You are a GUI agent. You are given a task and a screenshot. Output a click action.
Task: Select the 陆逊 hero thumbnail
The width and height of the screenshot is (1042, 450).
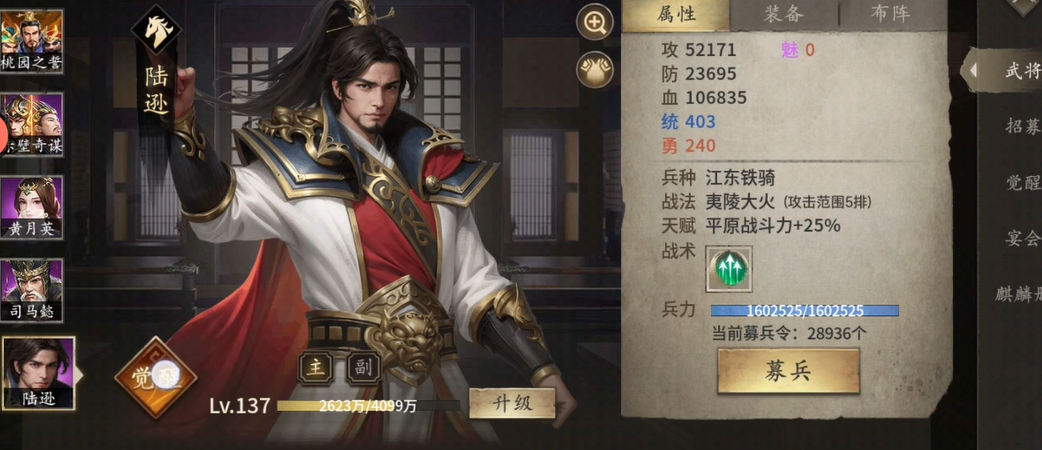coord(38,372)
